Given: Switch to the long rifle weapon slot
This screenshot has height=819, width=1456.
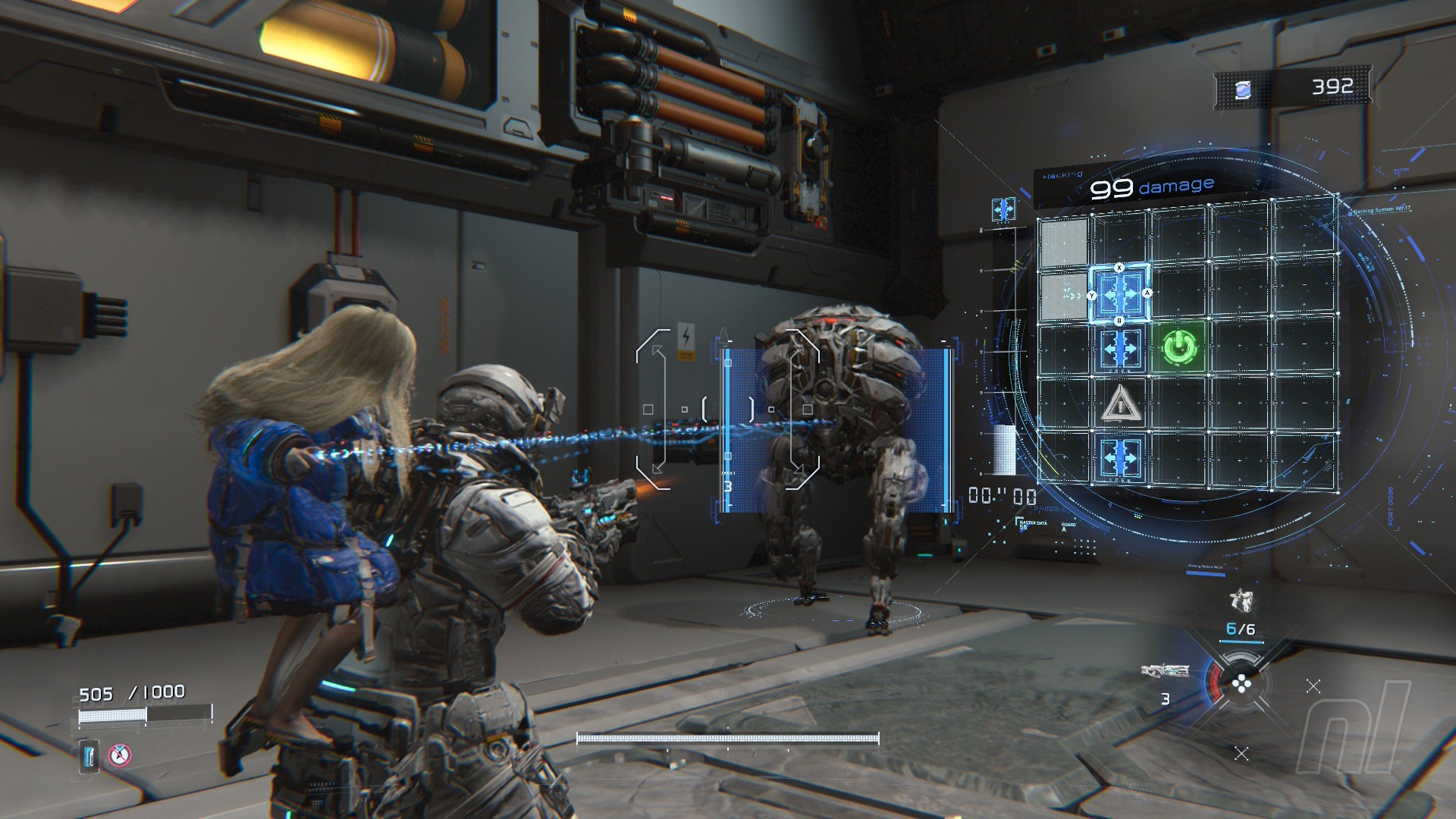Looking at the screenshot, I should (1165, 671).
